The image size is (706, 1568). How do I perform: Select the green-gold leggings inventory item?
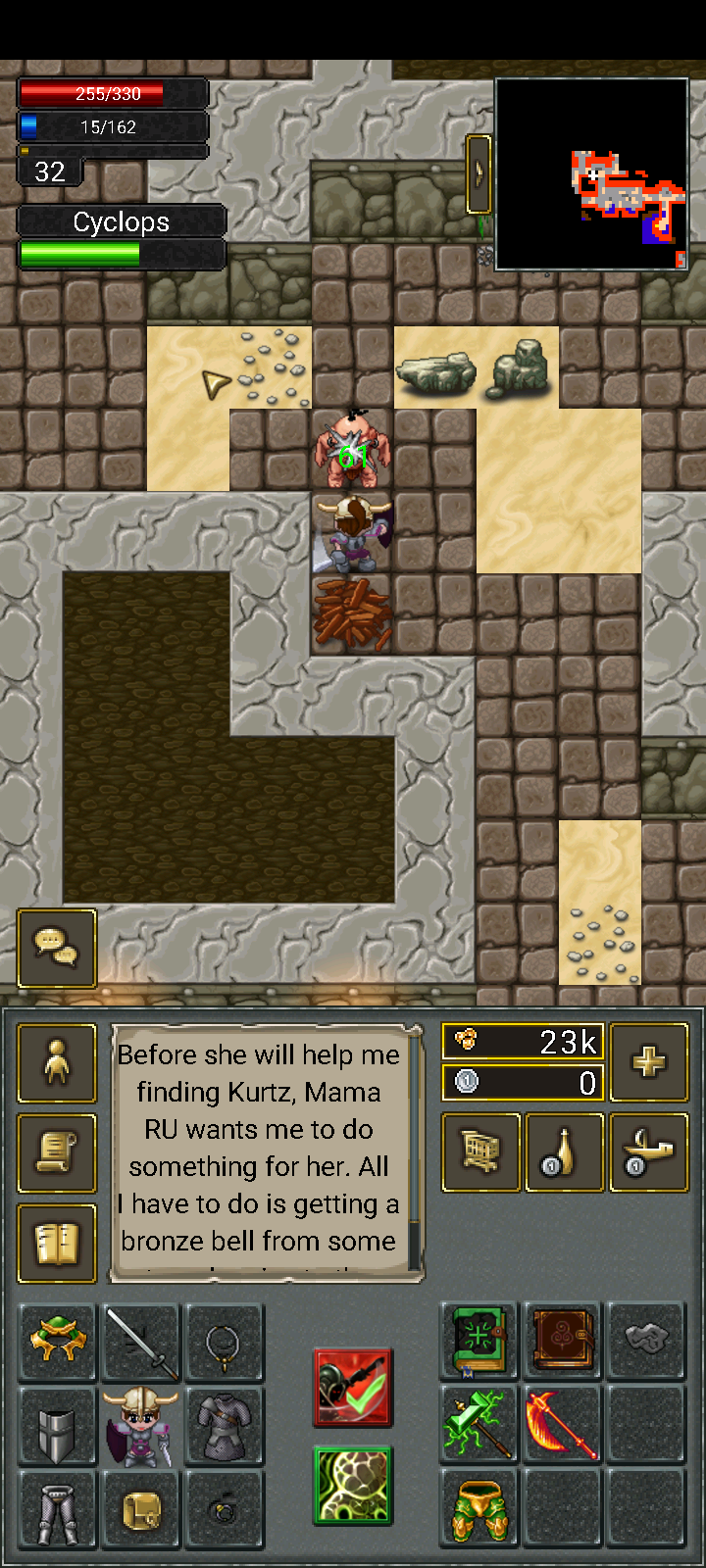pos(479,1508)
